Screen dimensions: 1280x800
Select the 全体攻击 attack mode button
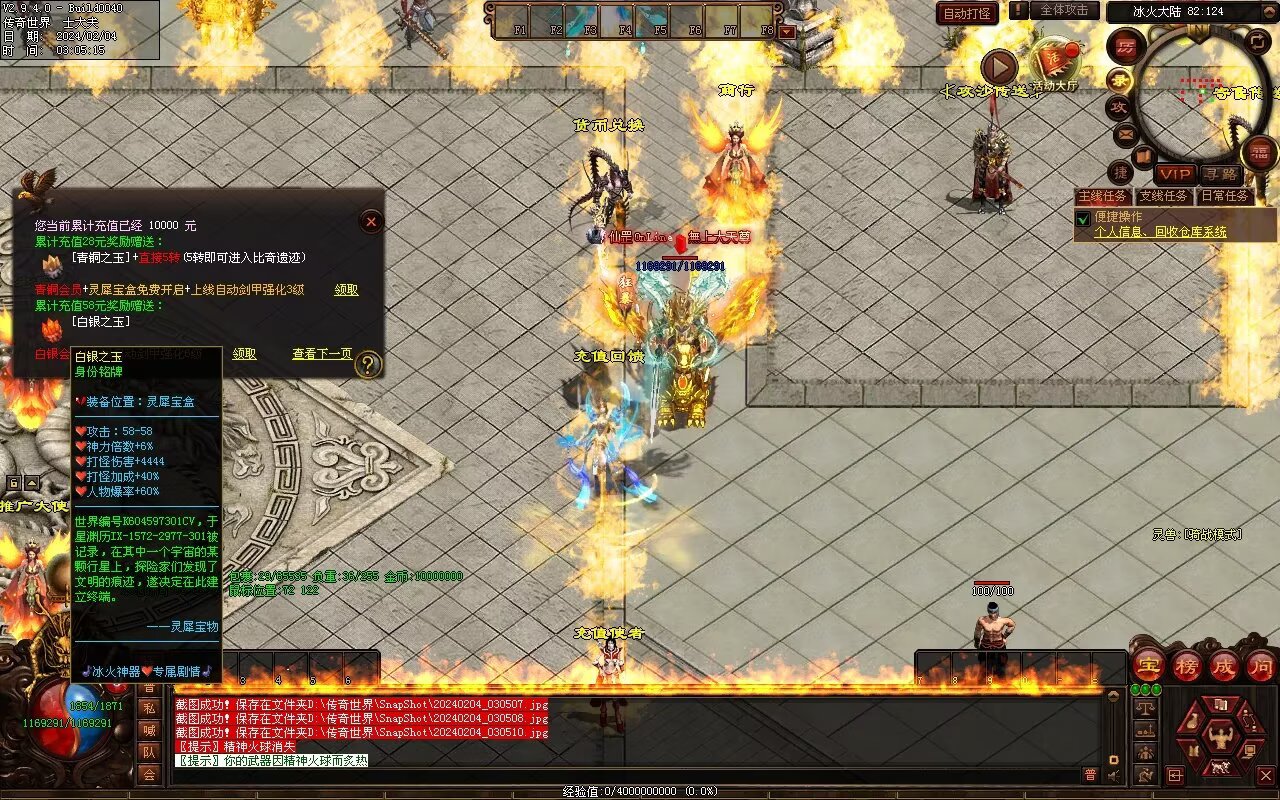pyautogui.click(x=1064, y=10)
